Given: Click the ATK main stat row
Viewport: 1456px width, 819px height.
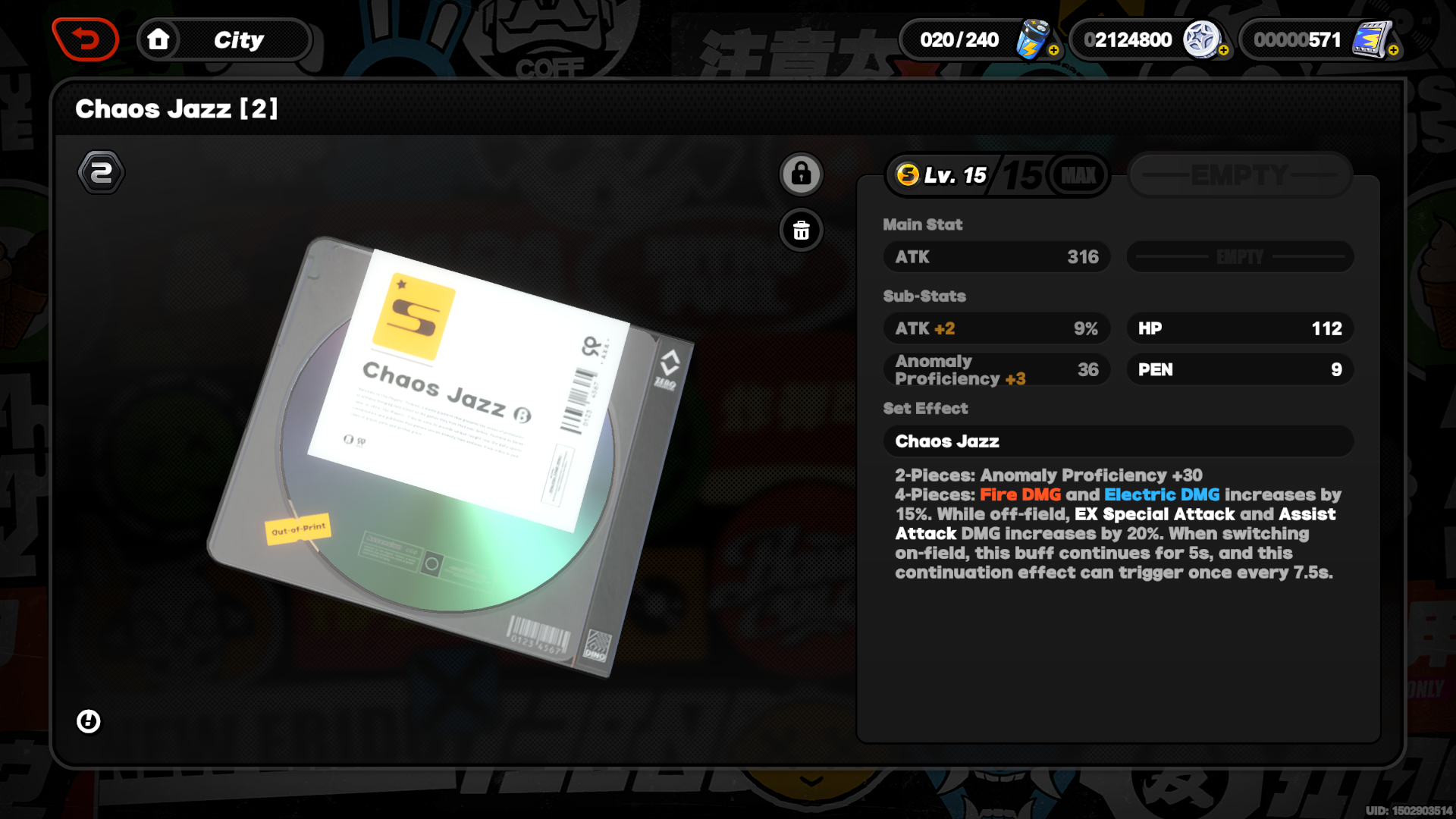Looking at the screenshot, I should pos(996,256).
